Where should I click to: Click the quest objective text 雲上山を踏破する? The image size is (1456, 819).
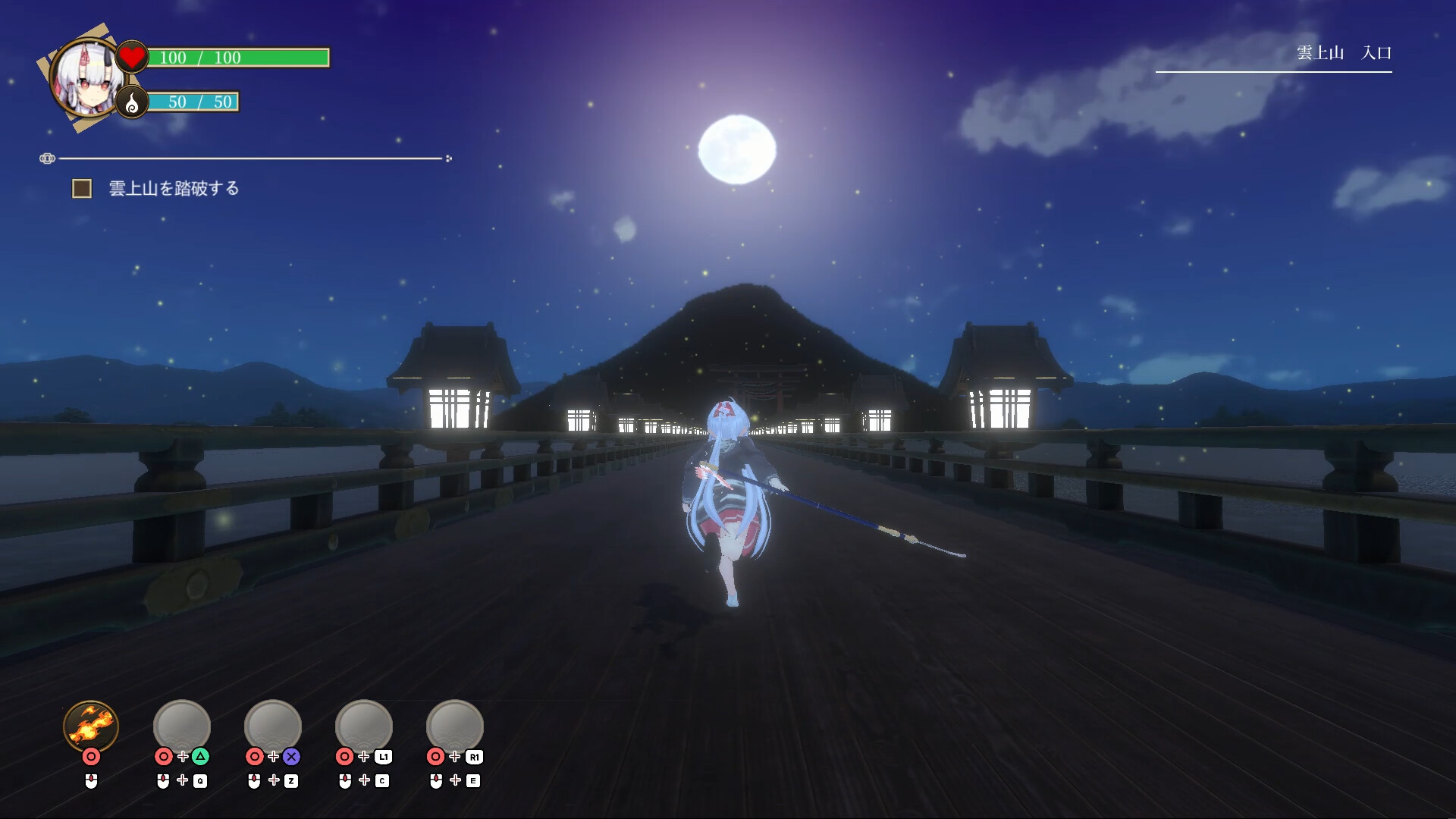point(173,187)
